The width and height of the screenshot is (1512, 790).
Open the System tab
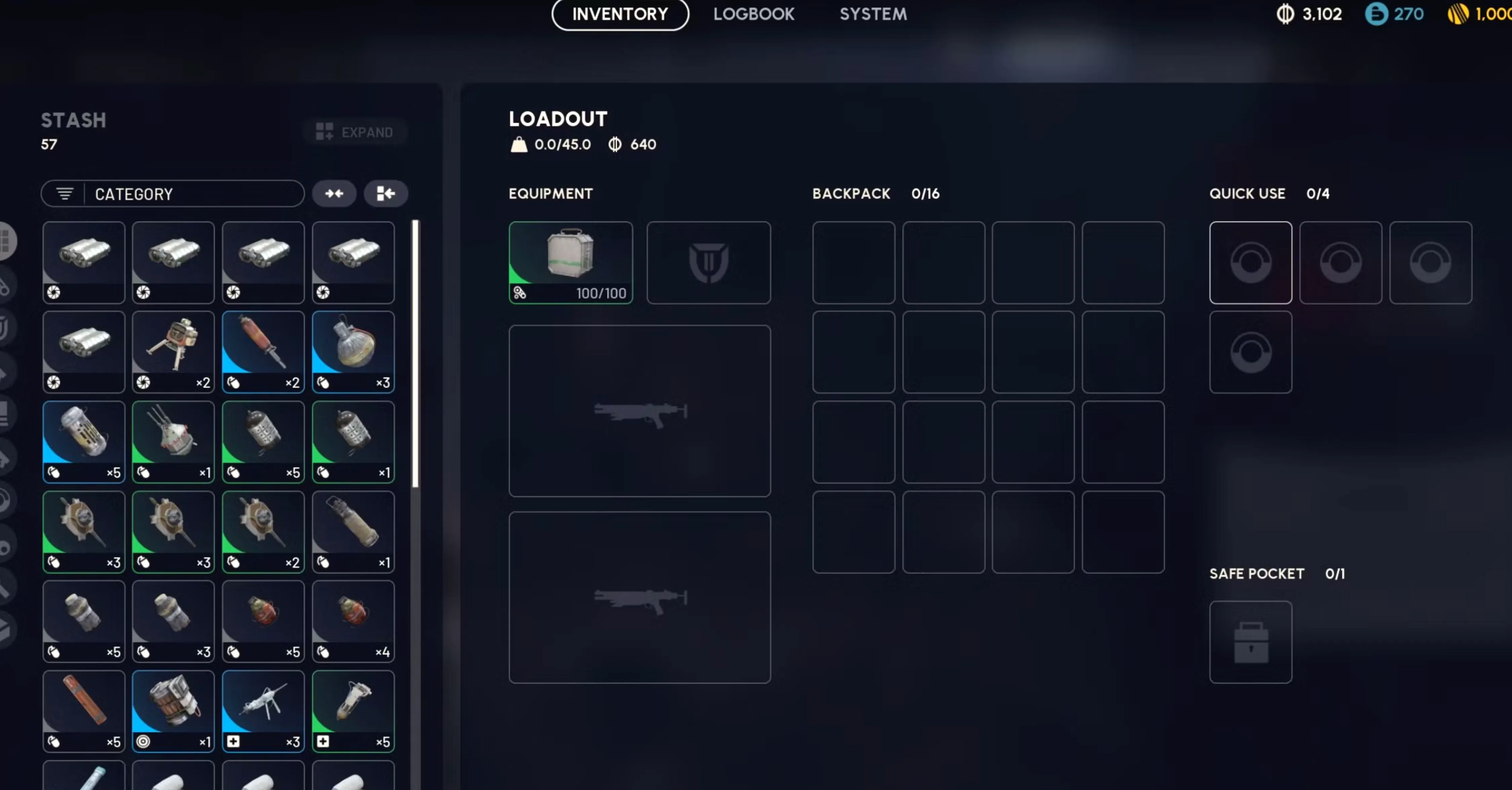point(873,14)
